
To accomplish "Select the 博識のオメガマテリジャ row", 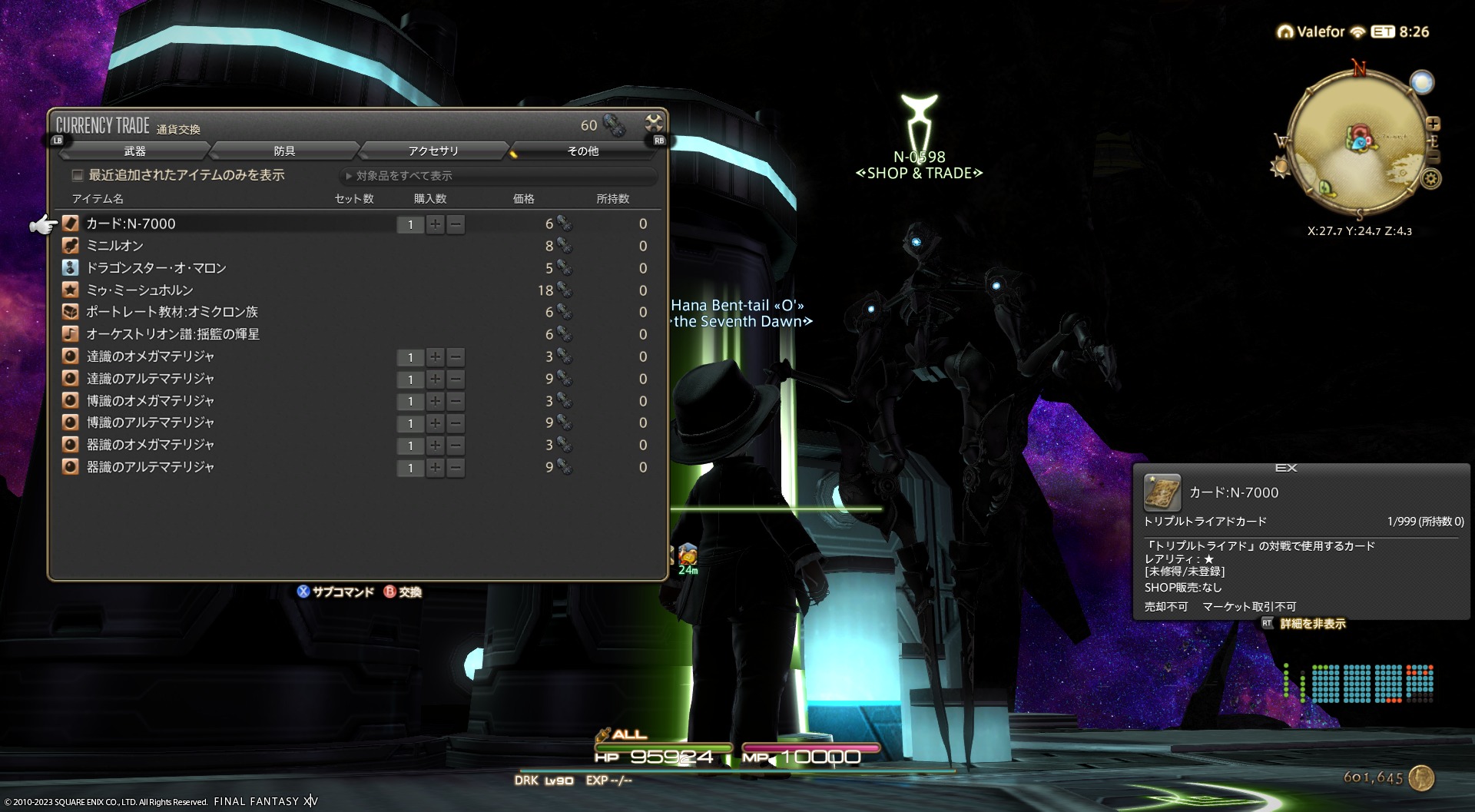I will (150, 401).
